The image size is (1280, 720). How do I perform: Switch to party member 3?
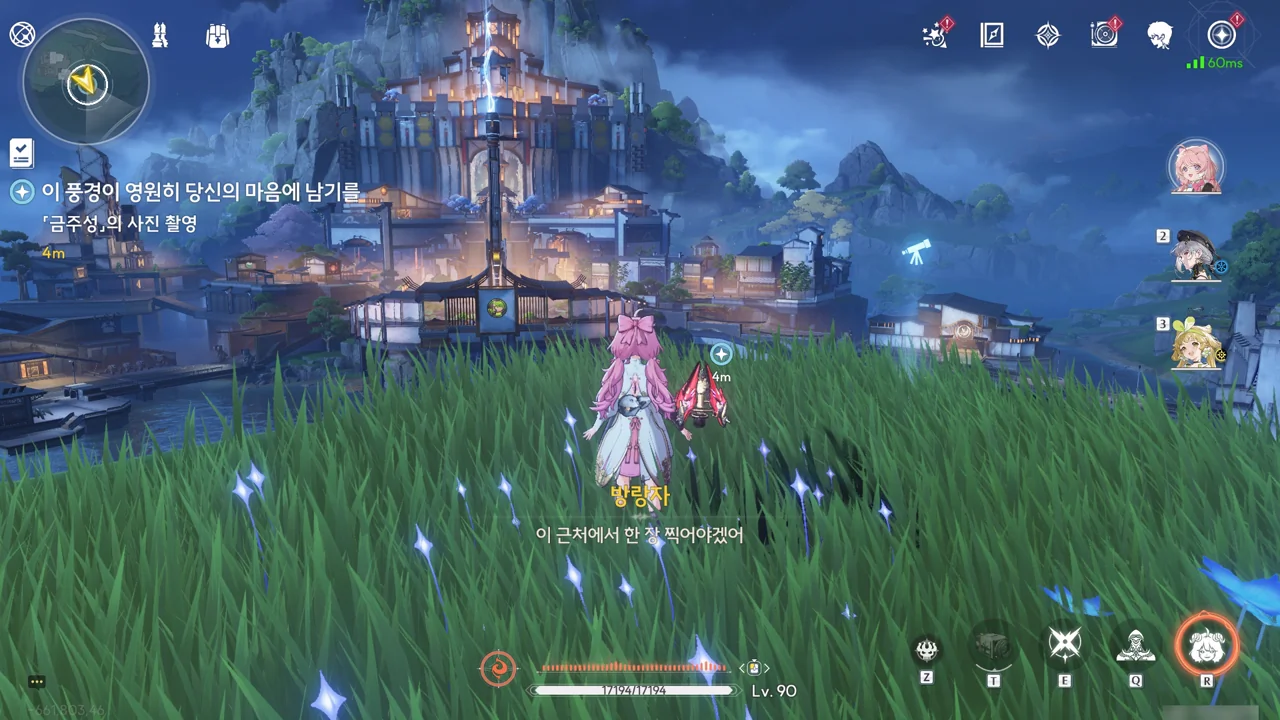point(1197,343)
